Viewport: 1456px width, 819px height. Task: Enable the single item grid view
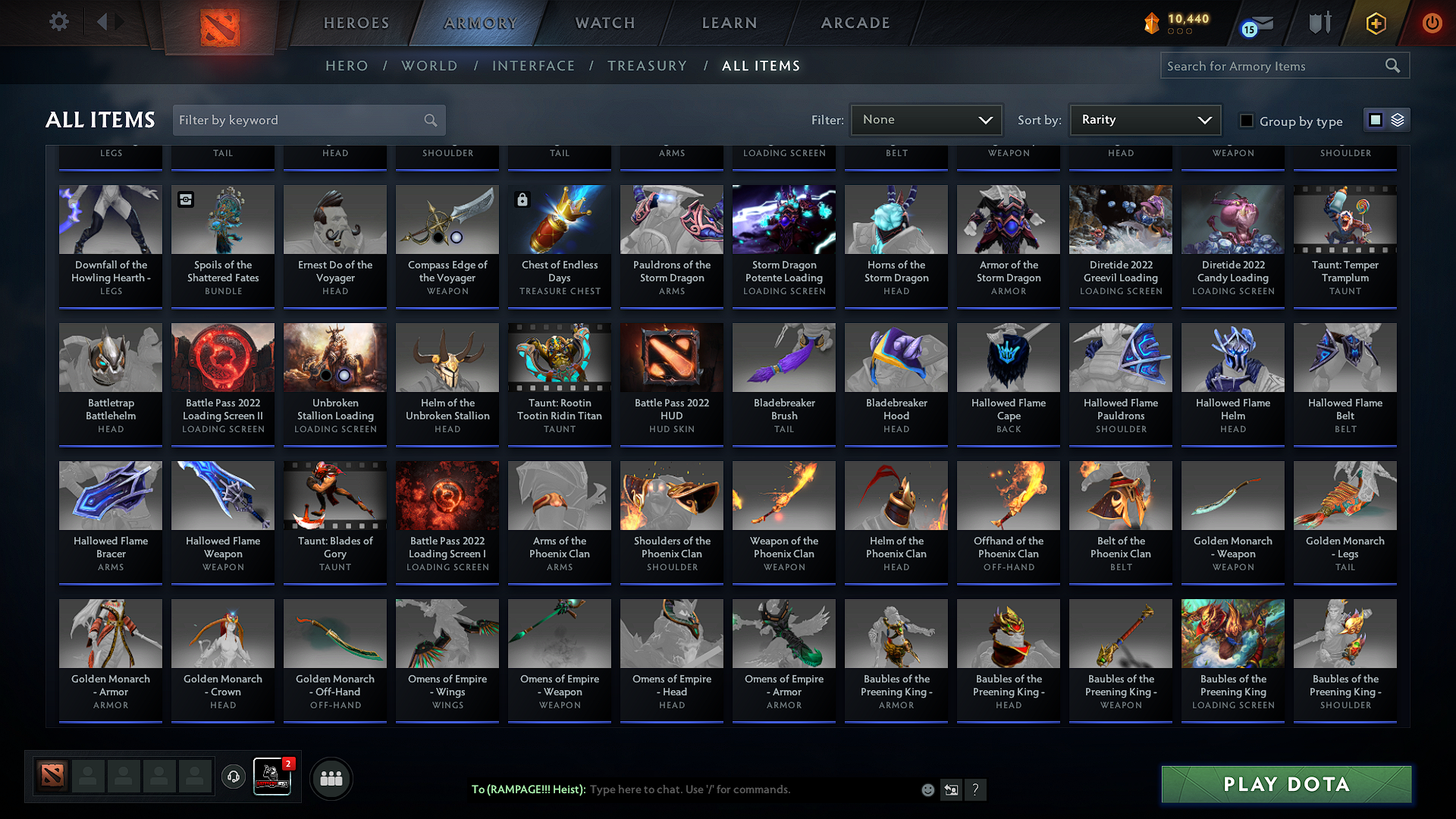pos(1376,120)
